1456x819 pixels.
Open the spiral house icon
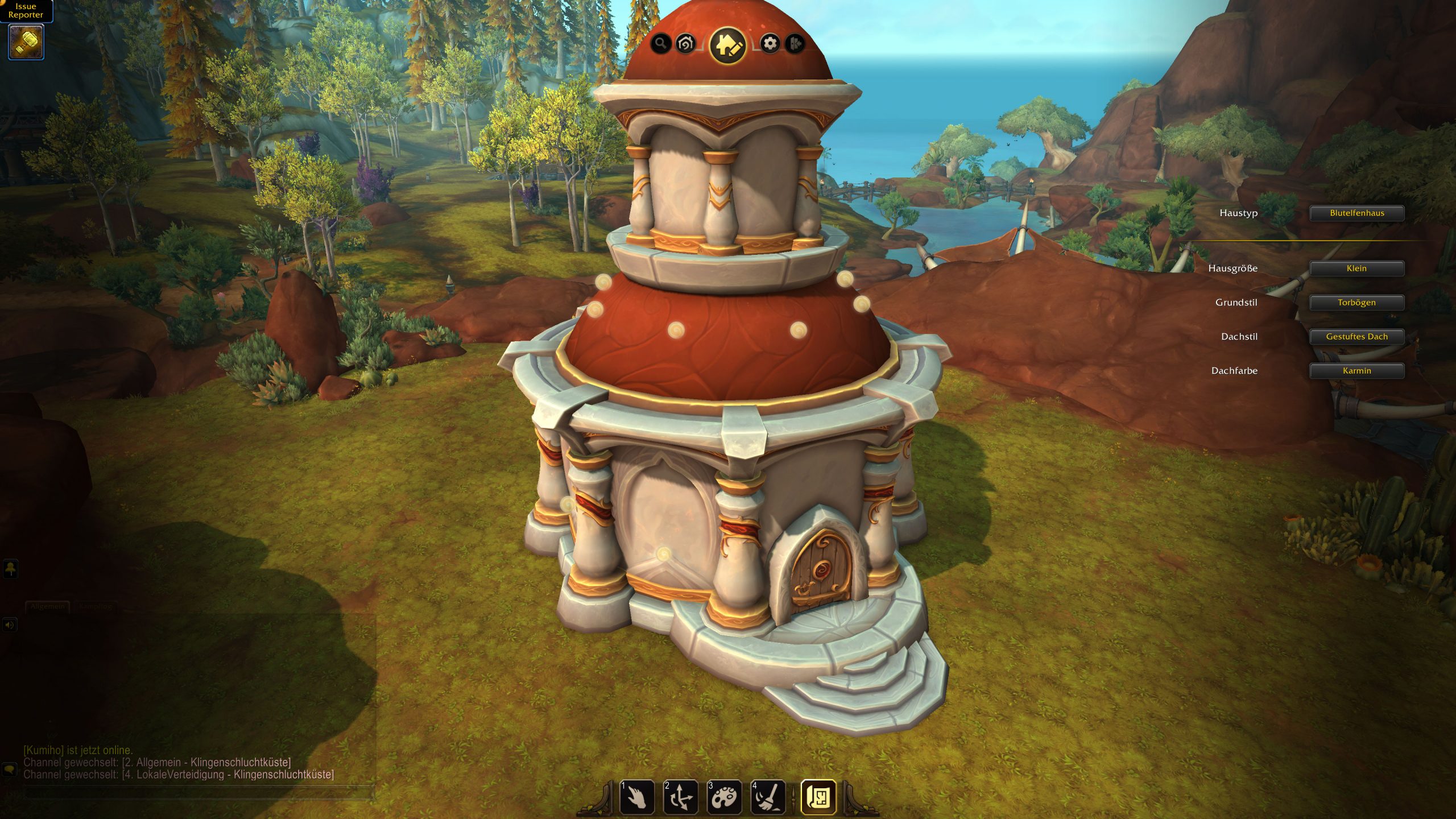686,43
